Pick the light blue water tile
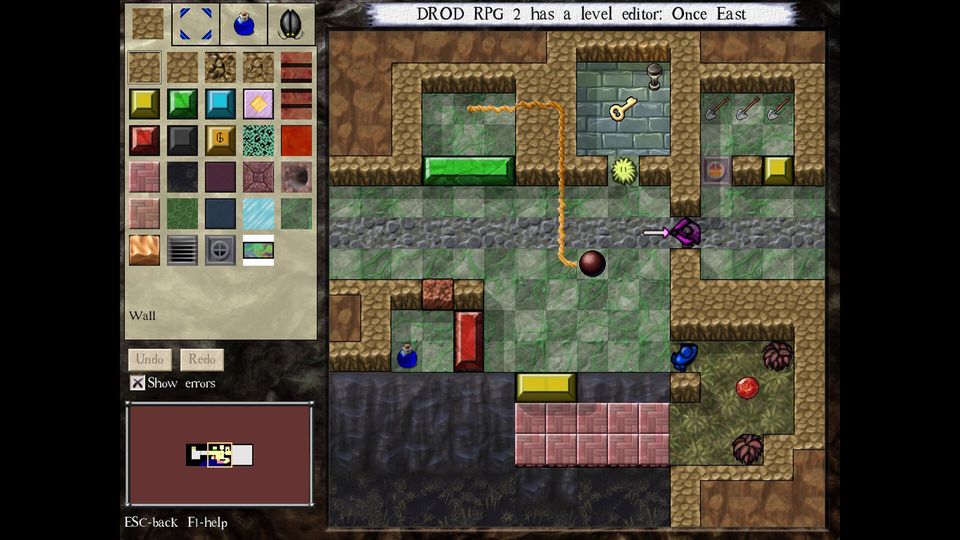The width and height of the screenshot is (960, 540). pyautogui.click(x=258, y=213)
